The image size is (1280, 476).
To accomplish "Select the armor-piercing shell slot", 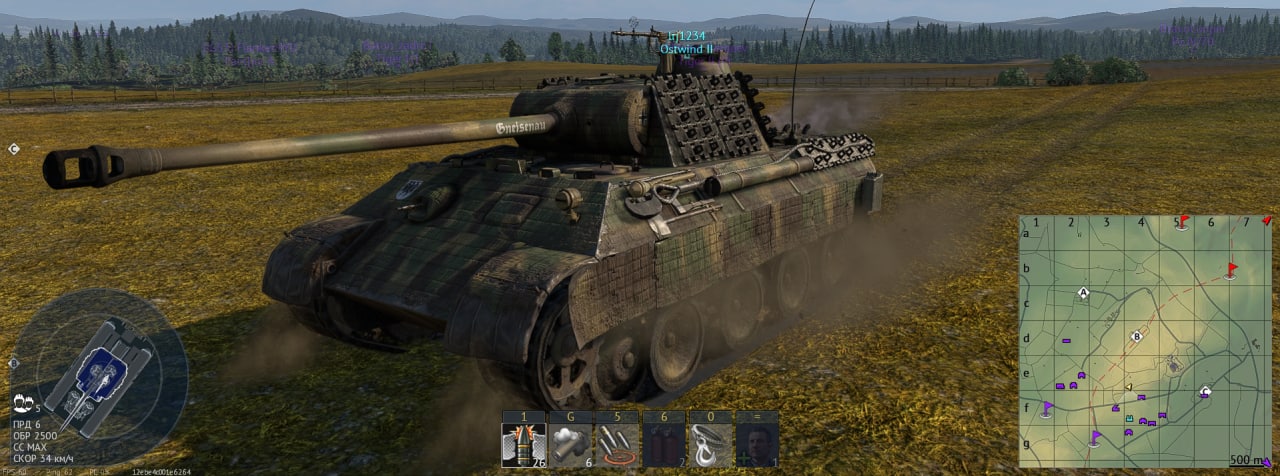I will 523,445.
